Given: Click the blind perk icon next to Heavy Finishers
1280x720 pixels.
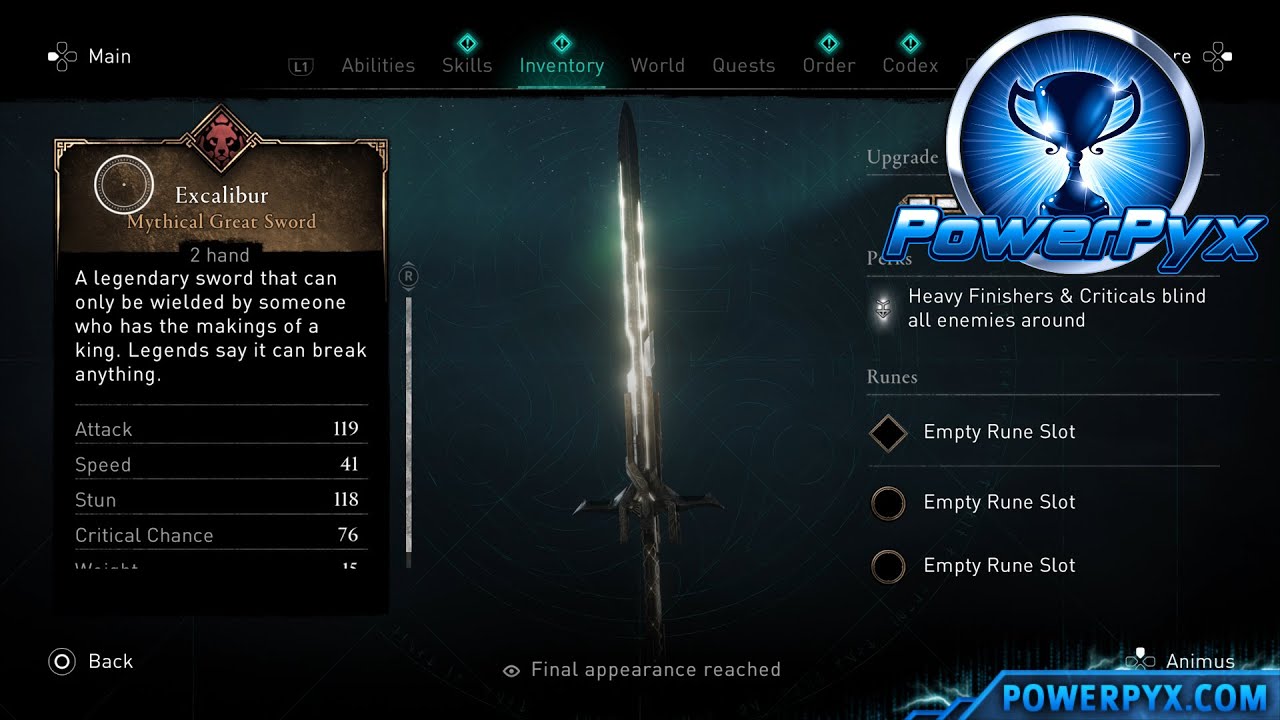Looking at the screenshot, I should point(881,308).
